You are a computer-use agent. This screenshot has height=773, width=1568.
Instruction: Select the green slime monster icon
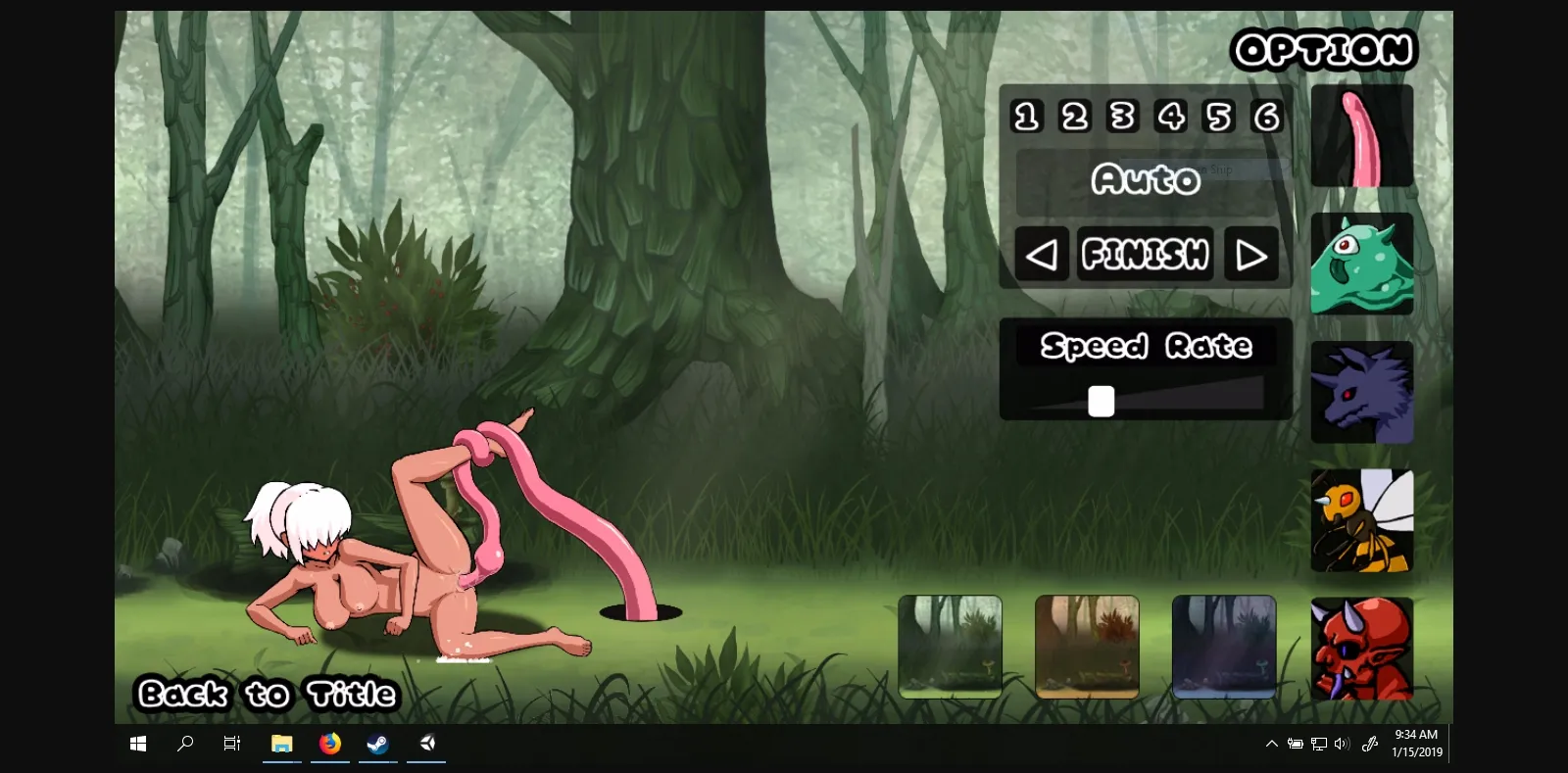(1361, 264)
